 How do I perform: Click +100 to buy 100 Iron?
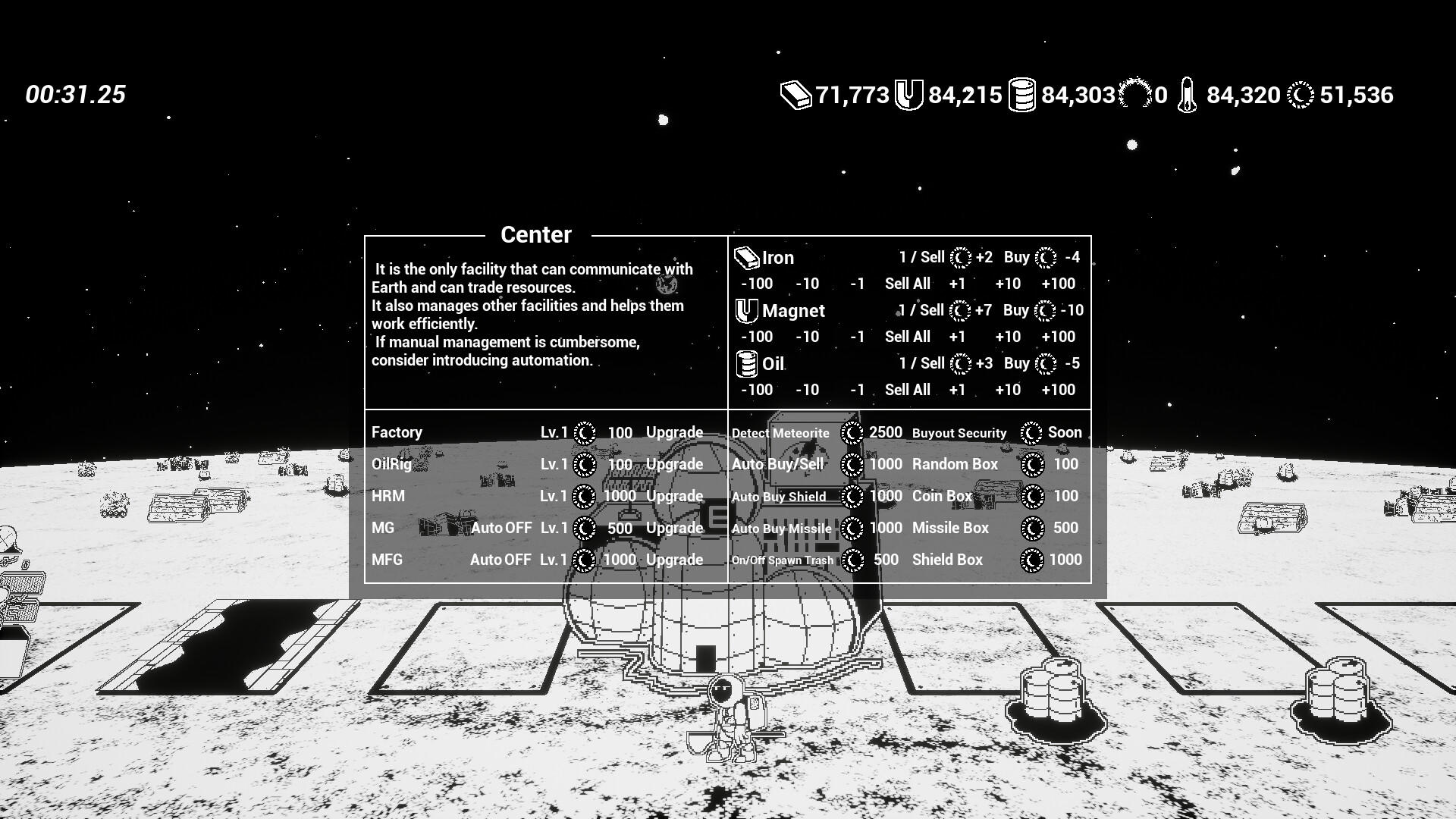[x=1059, y=284]
